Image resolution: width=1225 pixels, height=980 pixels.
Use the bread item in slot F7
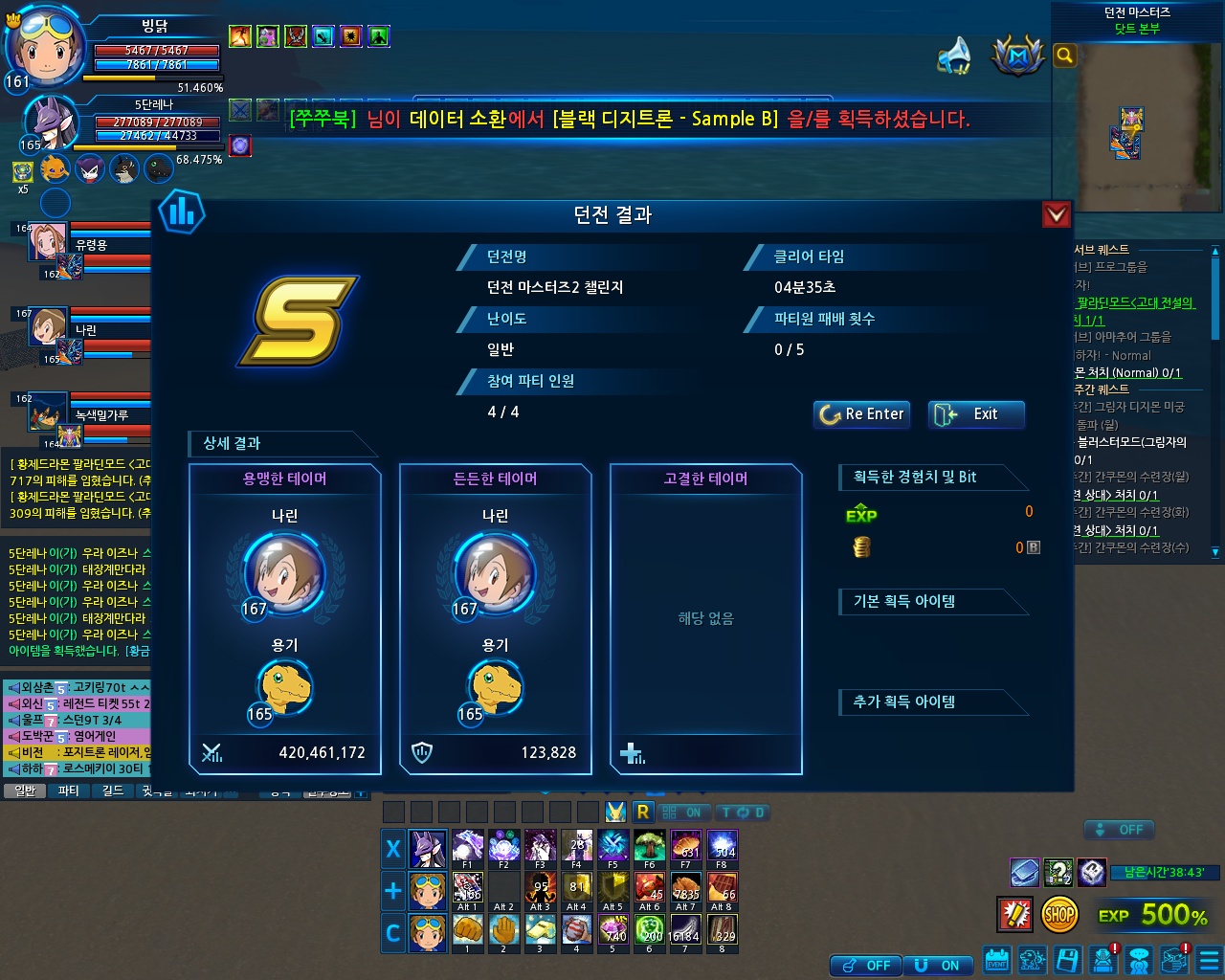pos(686,848)
